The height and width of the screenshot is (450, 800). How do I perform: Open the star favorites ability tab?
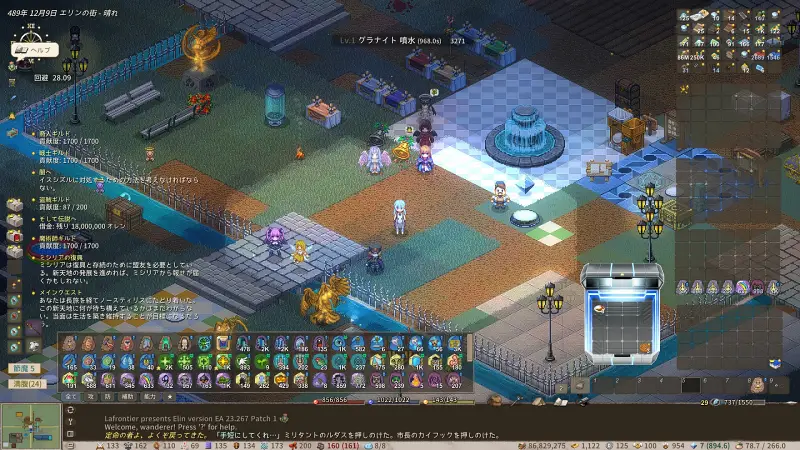[169, 397]
